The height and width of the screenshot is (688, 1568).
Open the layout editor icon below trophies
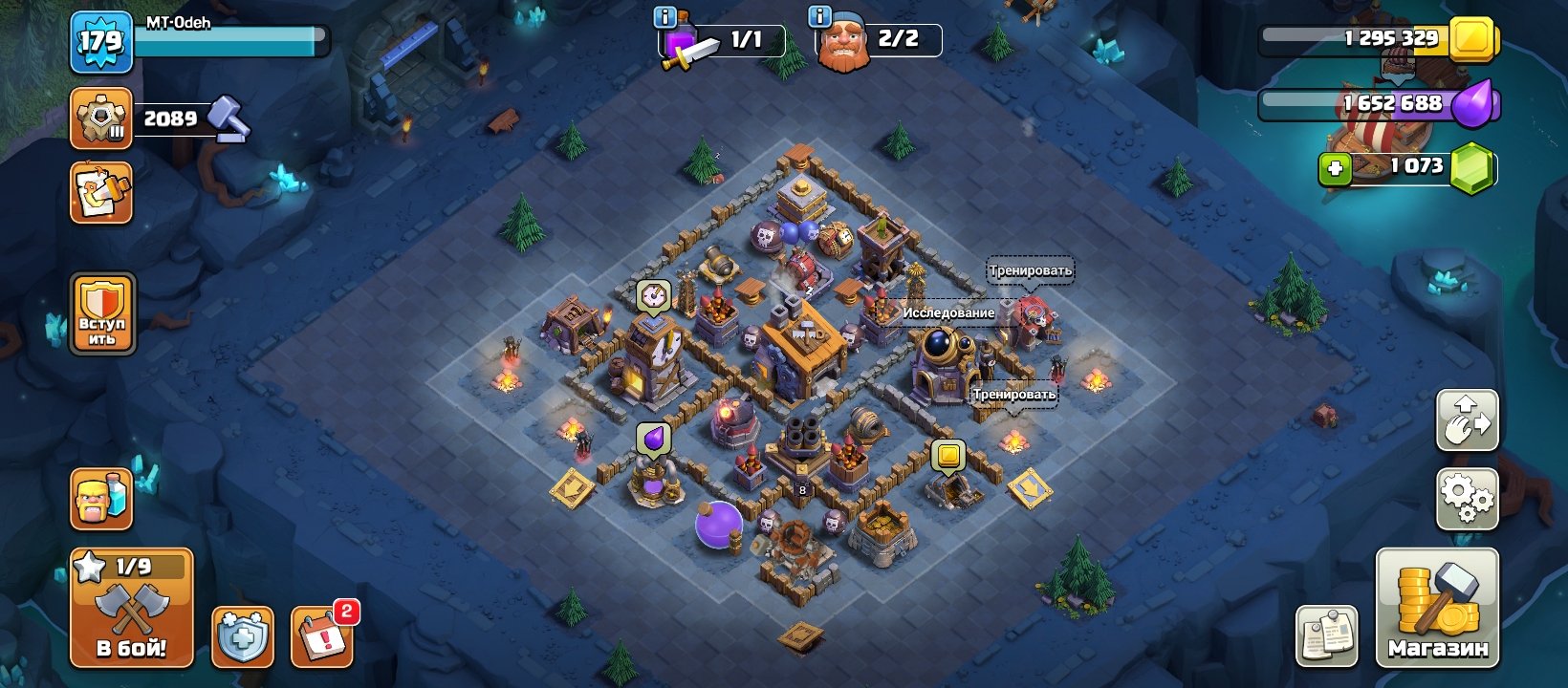(100, 191)
